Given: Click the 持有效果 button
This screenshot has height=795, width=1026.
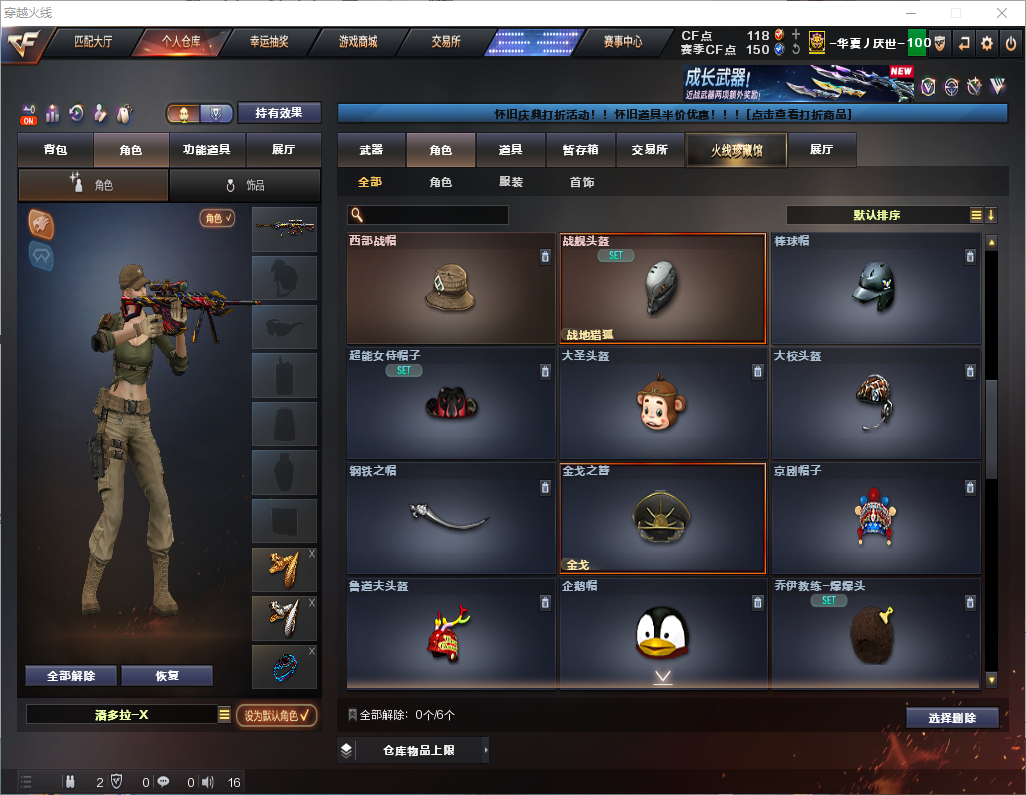Looking at the screenshot, I should click(279, 113).
